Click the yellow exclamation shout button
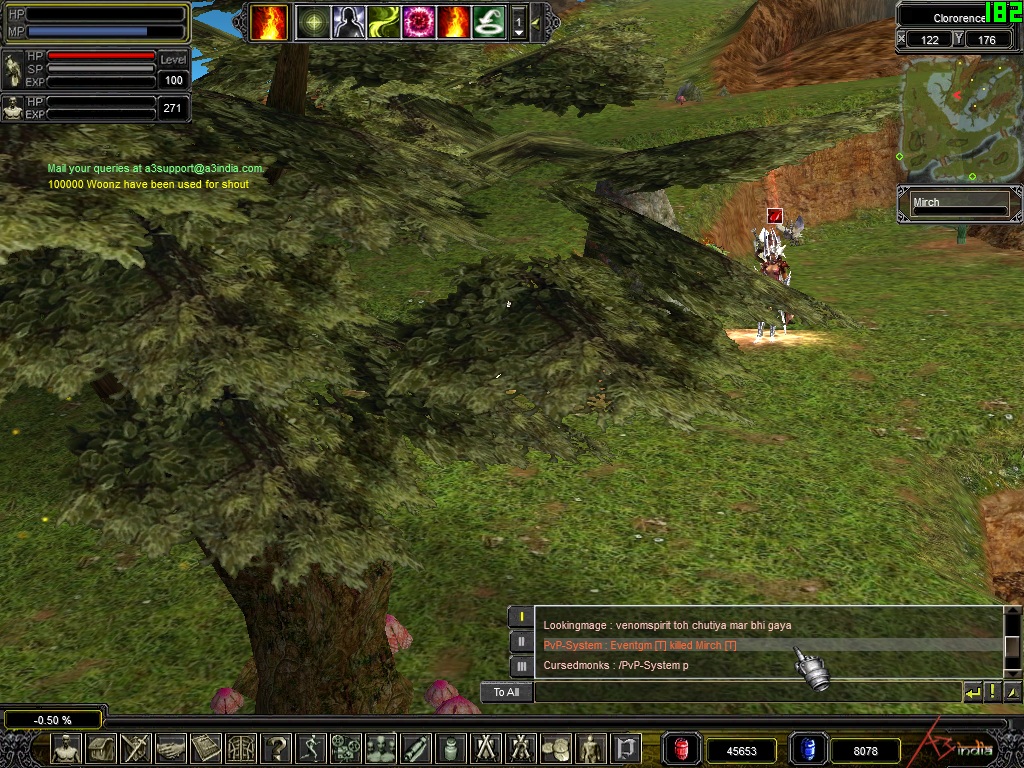 point(993,692)
